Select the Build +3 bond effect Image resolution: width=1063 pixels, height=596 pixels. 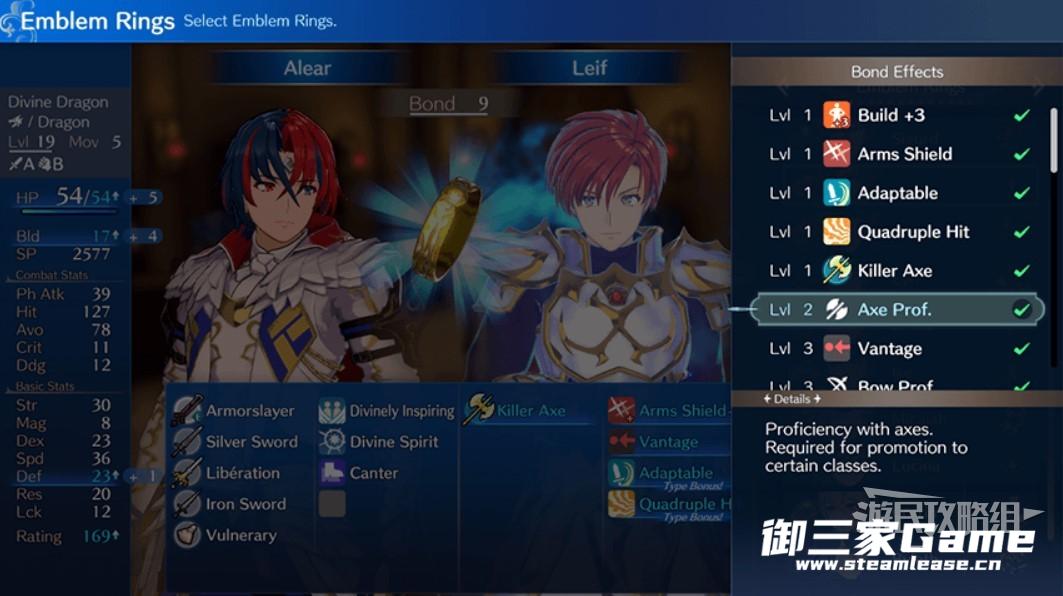(x=890, y=115)
